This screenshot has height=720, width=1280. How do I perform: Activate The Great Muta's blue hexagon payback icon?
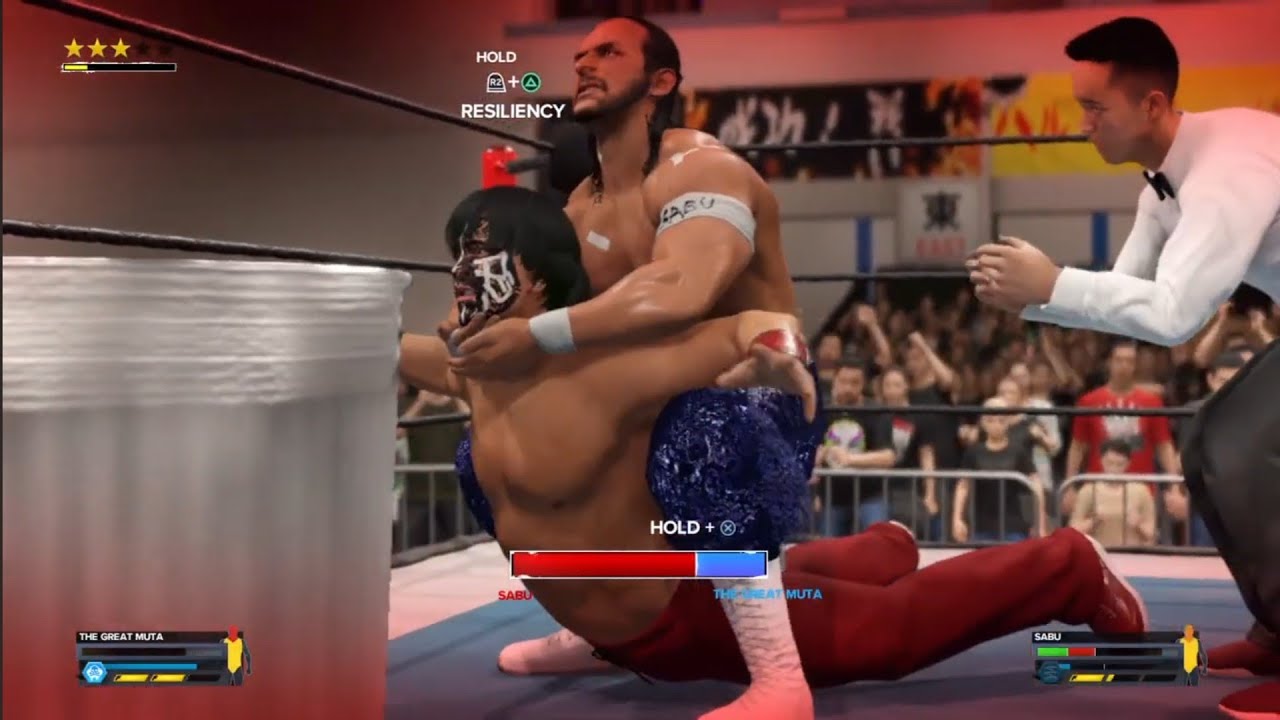[95, 673]
